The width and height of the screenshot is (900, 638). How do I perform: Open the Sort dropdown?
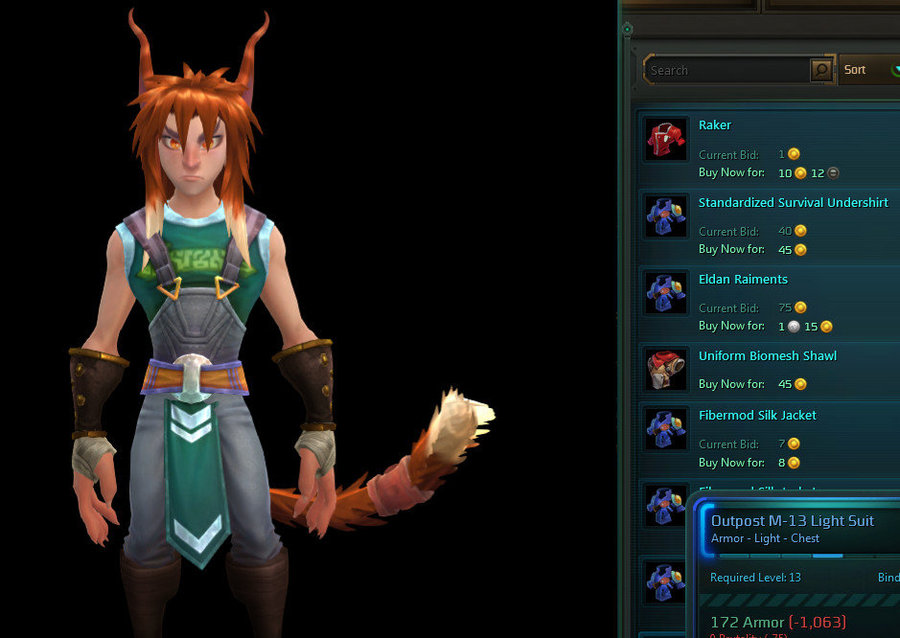(x=866, y=70)
